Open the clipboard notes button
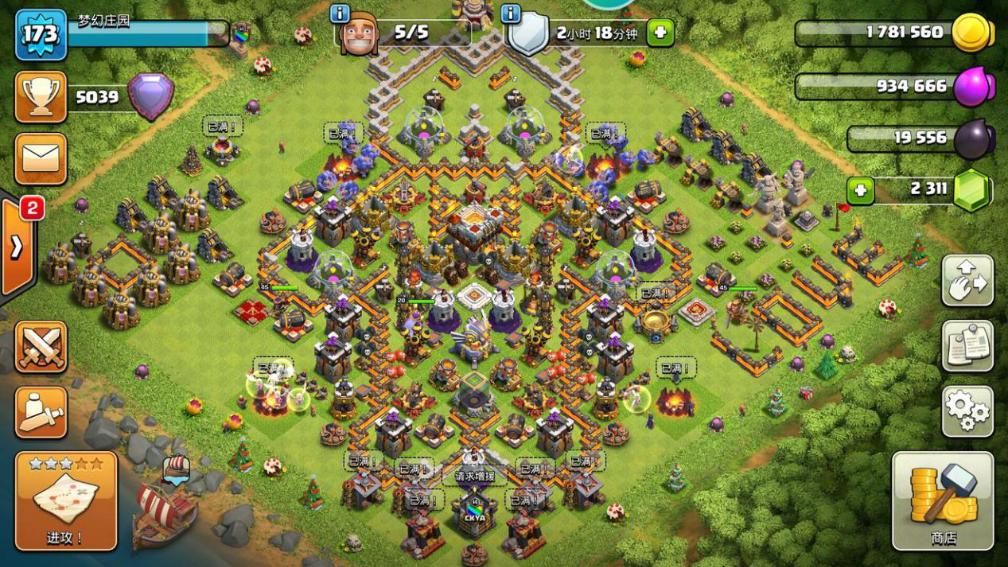 (x=967, y=346)
